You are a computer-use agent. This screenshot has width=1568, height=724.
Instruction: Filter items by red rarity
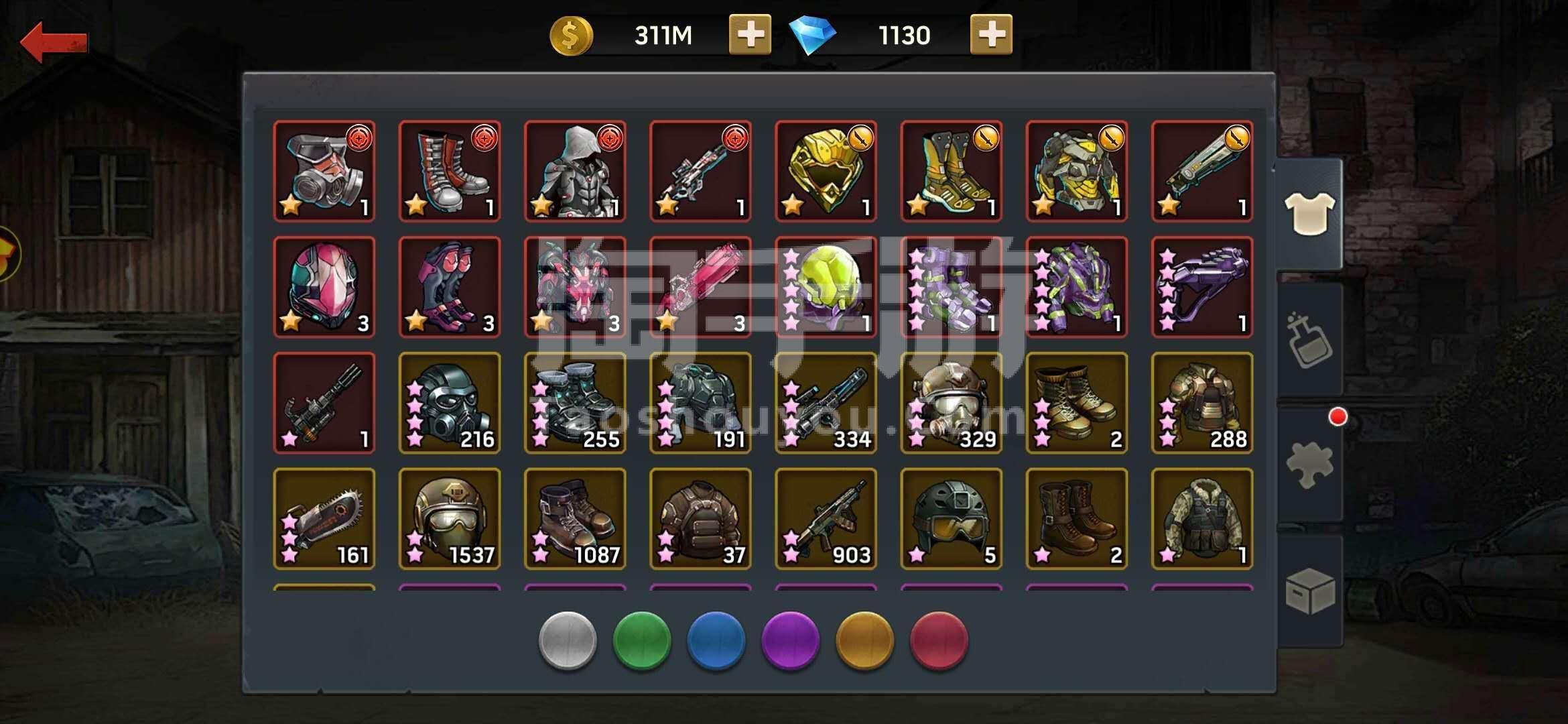pos(939,640)
